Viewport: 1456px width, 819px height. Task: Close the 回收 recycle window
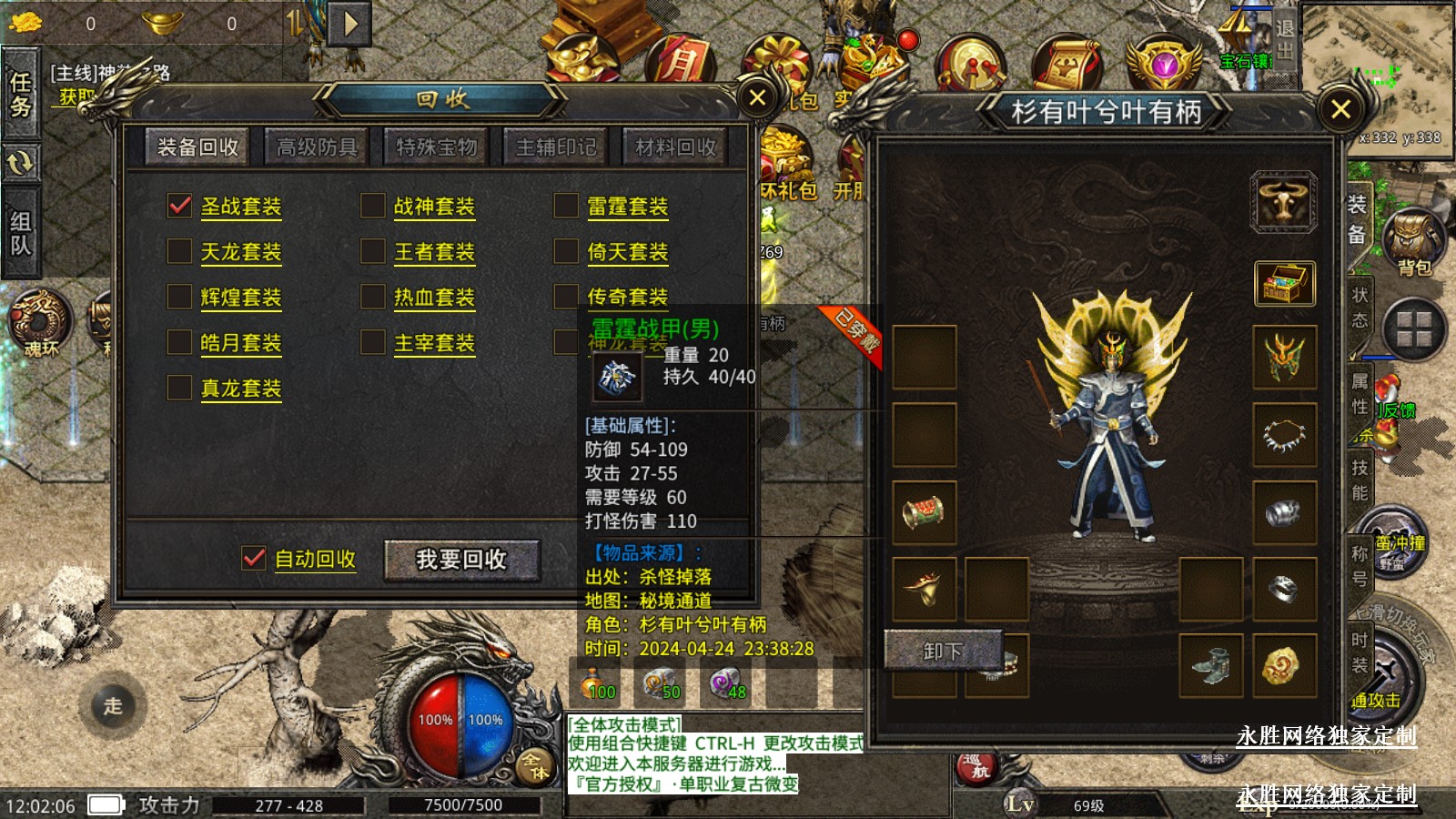pyautogui.click(x=757, y=97)
